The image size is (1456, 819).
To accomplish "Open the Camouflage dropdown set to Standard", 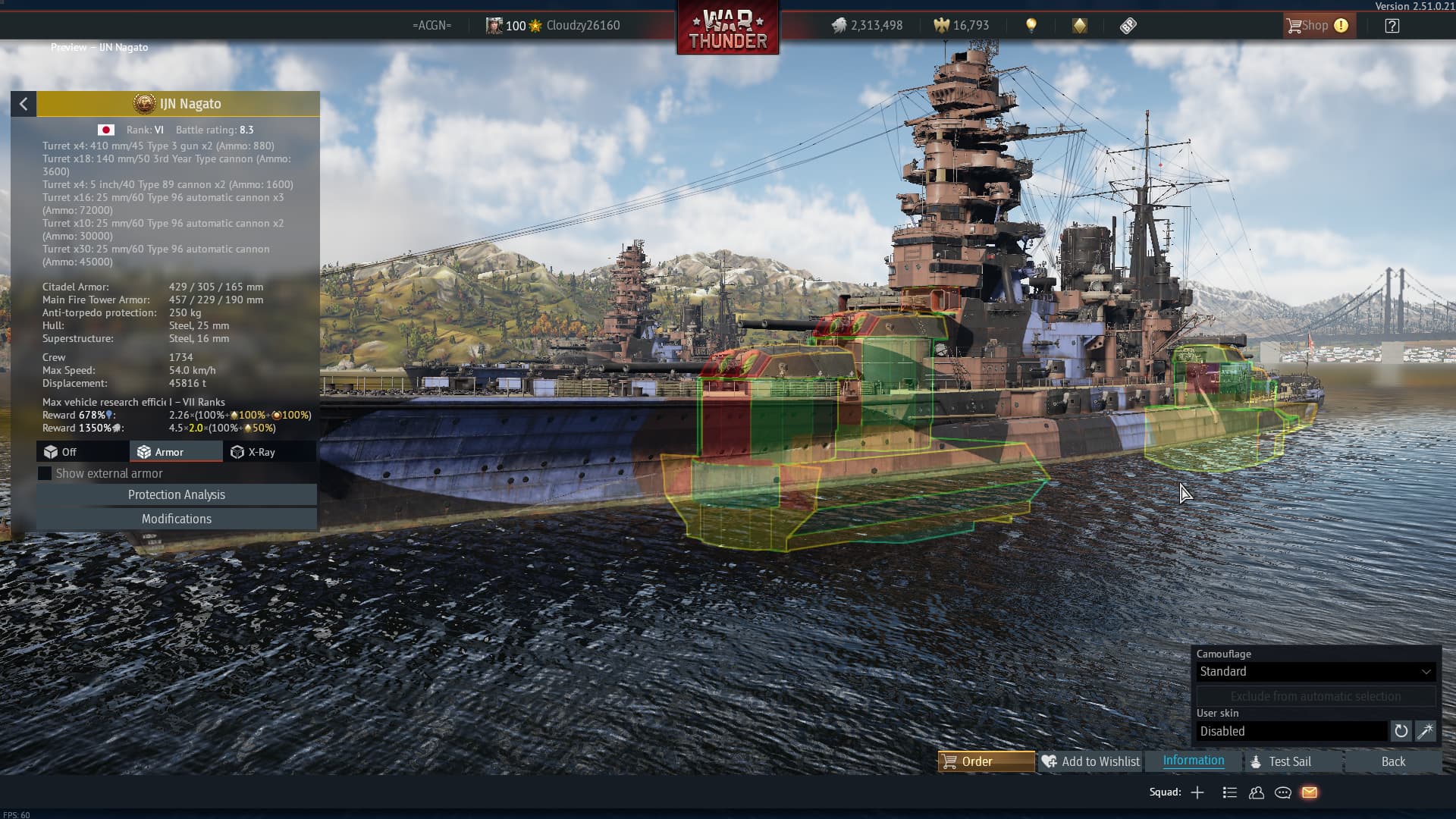I will point(1315,671).
